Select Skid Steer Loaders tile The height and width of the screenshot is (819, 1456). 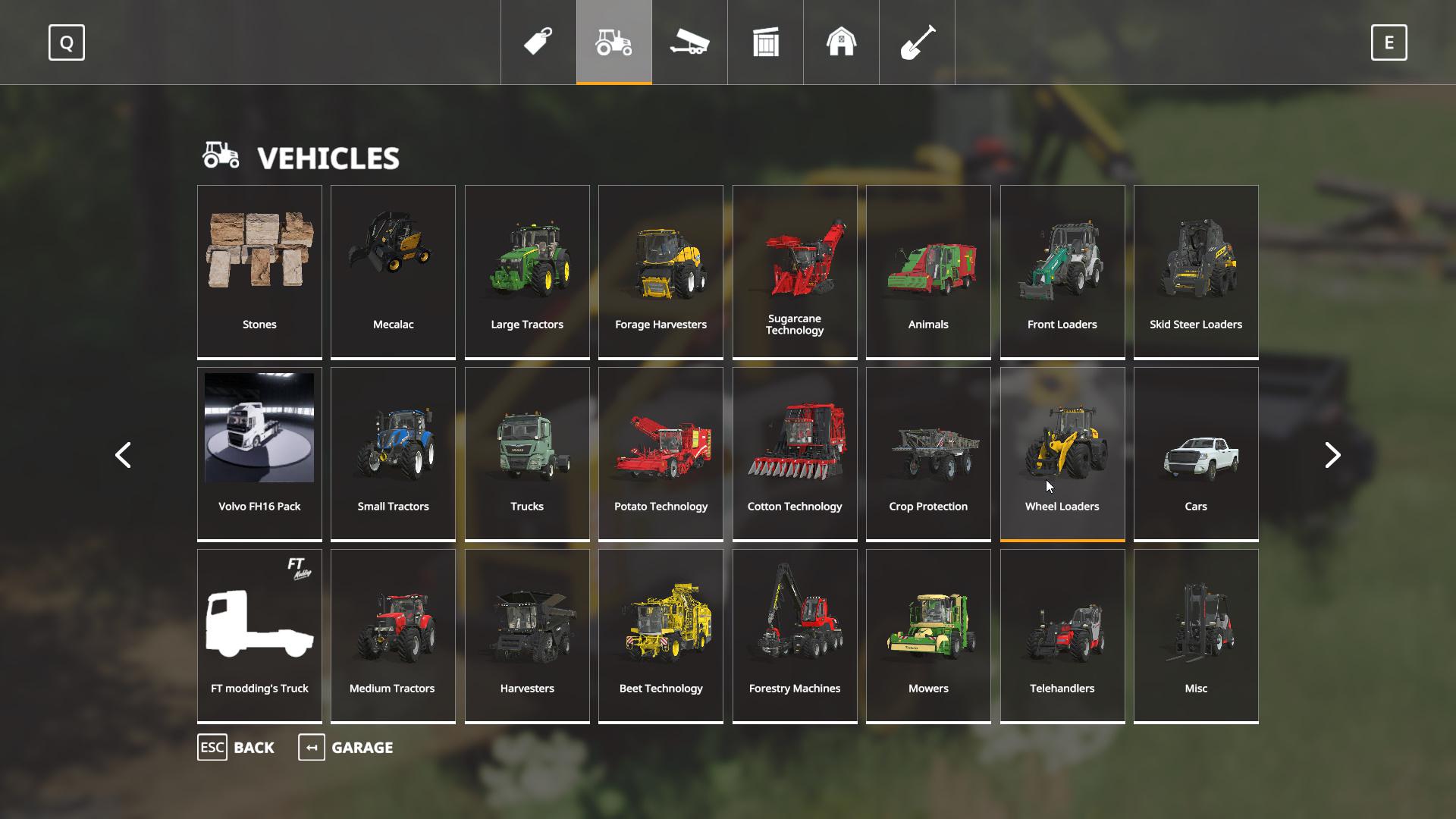tap(1196, 271)
